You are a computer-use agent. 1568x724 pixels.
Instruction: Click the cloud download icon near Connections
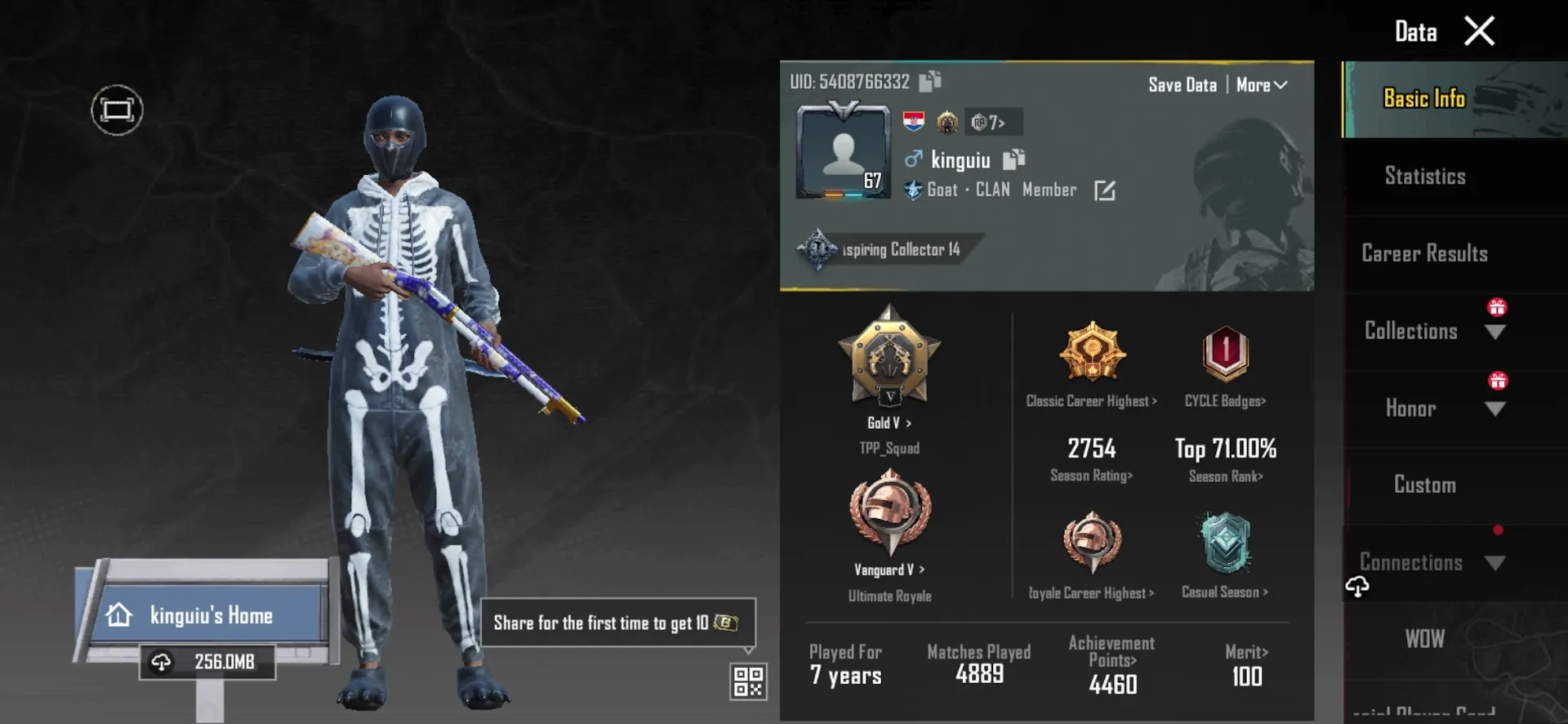(x=1358, y=585)
